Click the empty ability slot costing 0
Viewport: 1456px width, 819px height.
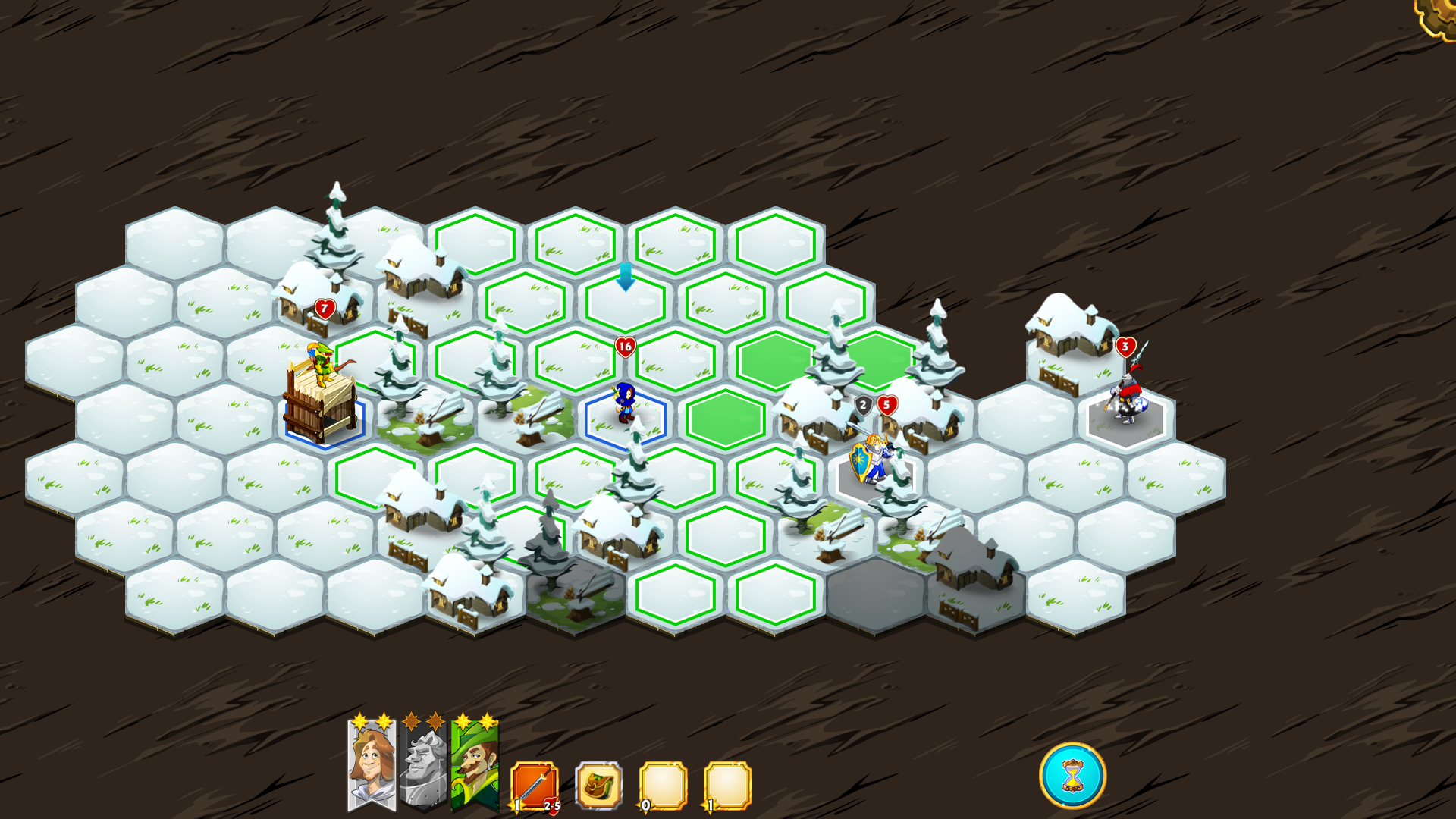[x=664, y=786]
